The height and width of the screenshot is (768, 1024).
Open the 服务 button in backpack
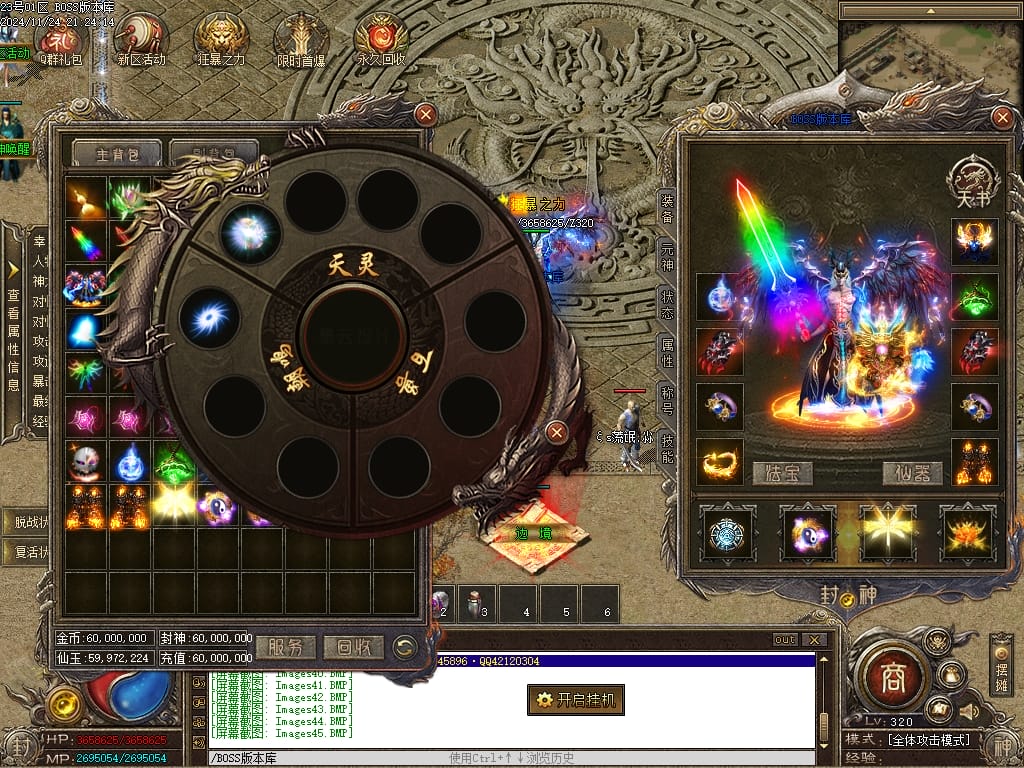click(285, 647)
